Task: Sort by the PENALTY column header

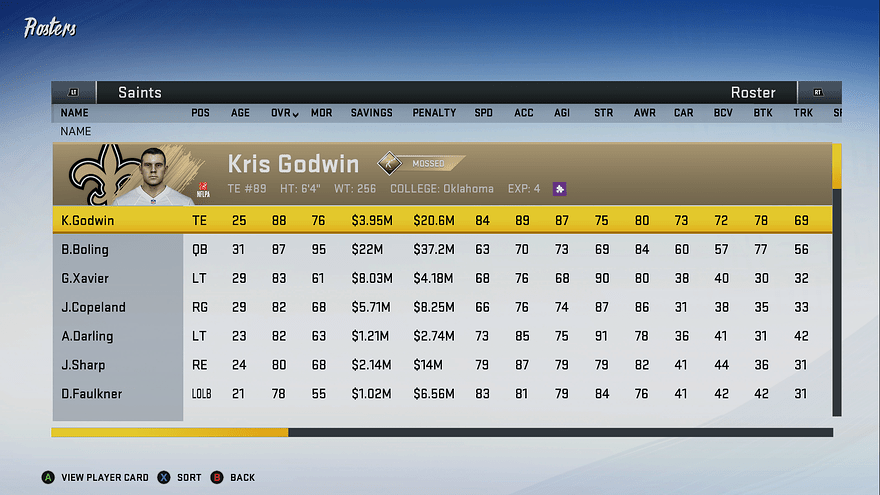Action: pos(434,113)
